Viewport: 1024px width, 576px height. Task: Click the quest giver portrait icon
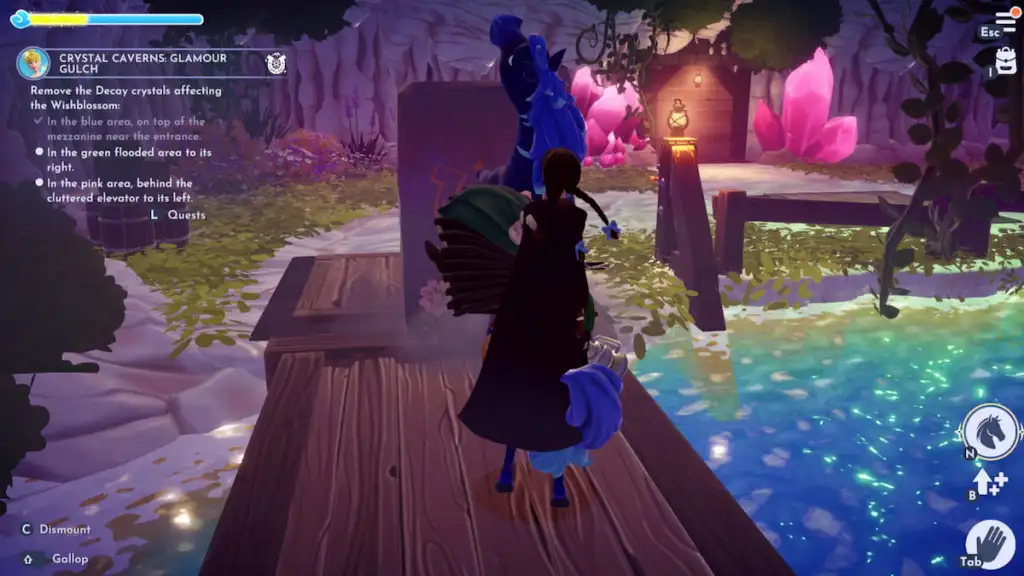pos(34,64)
